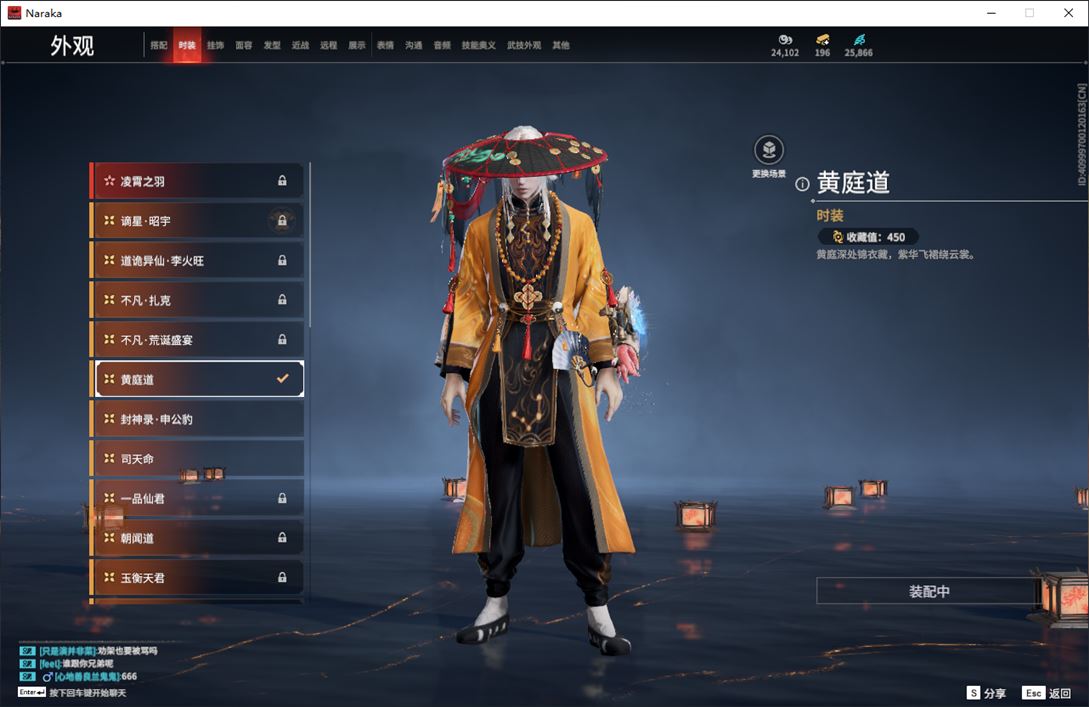Open the 武技外观 tab

tap(523, 46)
